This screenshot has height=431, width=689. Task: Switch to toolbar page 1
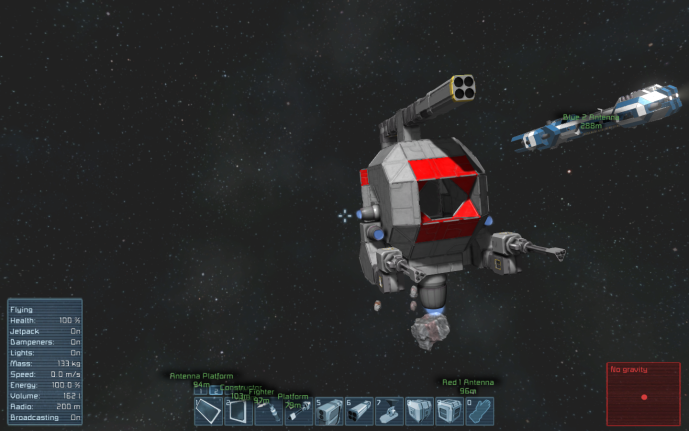(200, 391)
